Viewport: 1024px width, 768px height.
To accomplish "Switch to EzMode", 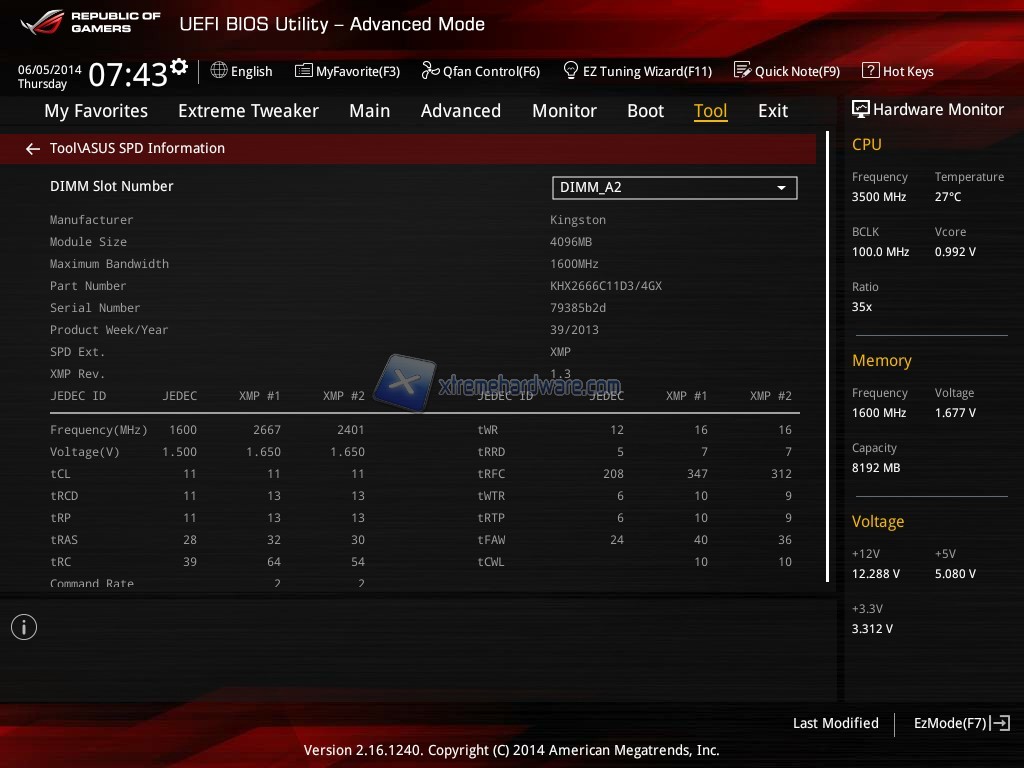I will point(961,723).
